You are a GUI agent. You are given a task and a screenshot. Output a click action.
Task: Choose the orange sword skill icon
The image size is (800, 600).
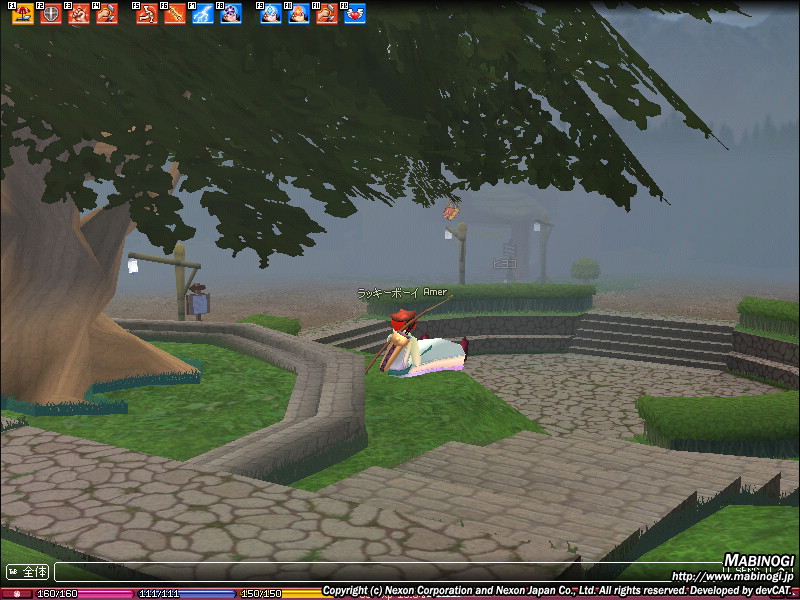[x=175, y=14]
